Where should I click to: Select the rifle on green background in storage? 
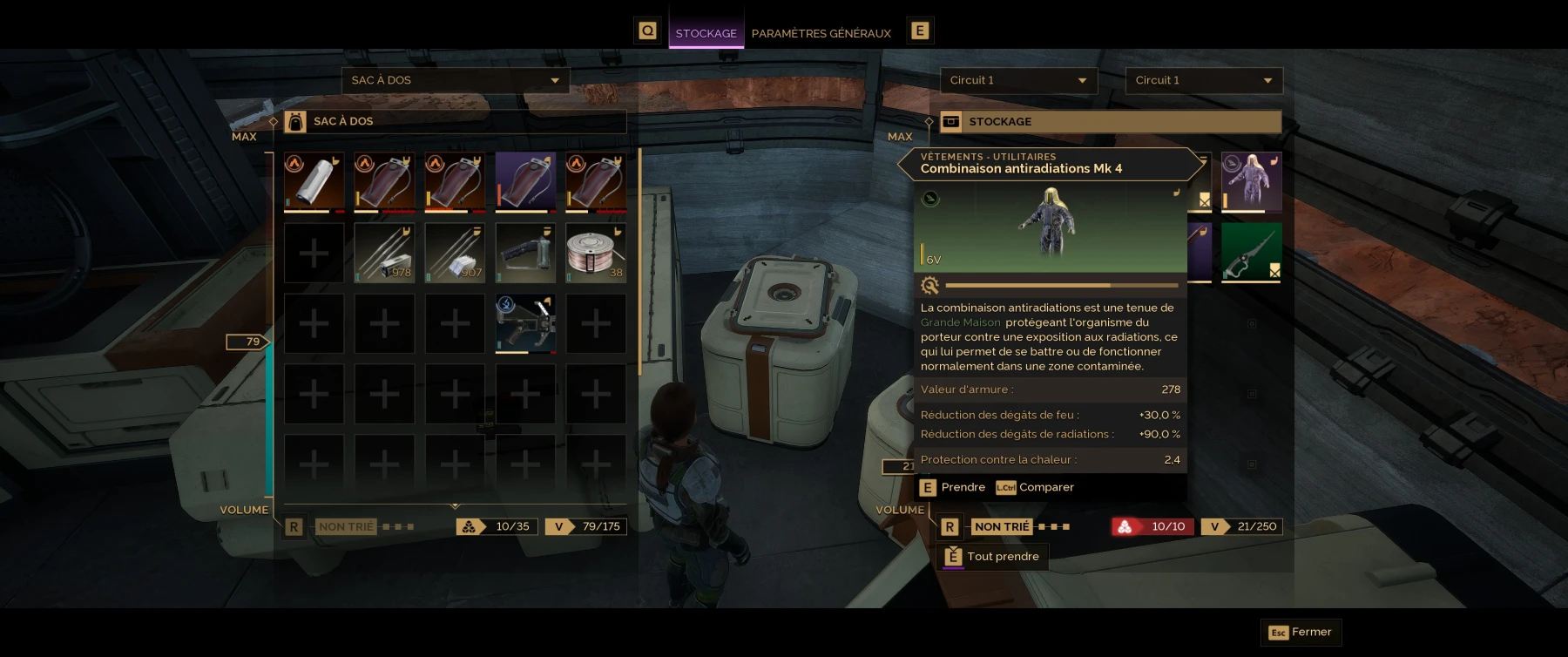click(1251, 253)
